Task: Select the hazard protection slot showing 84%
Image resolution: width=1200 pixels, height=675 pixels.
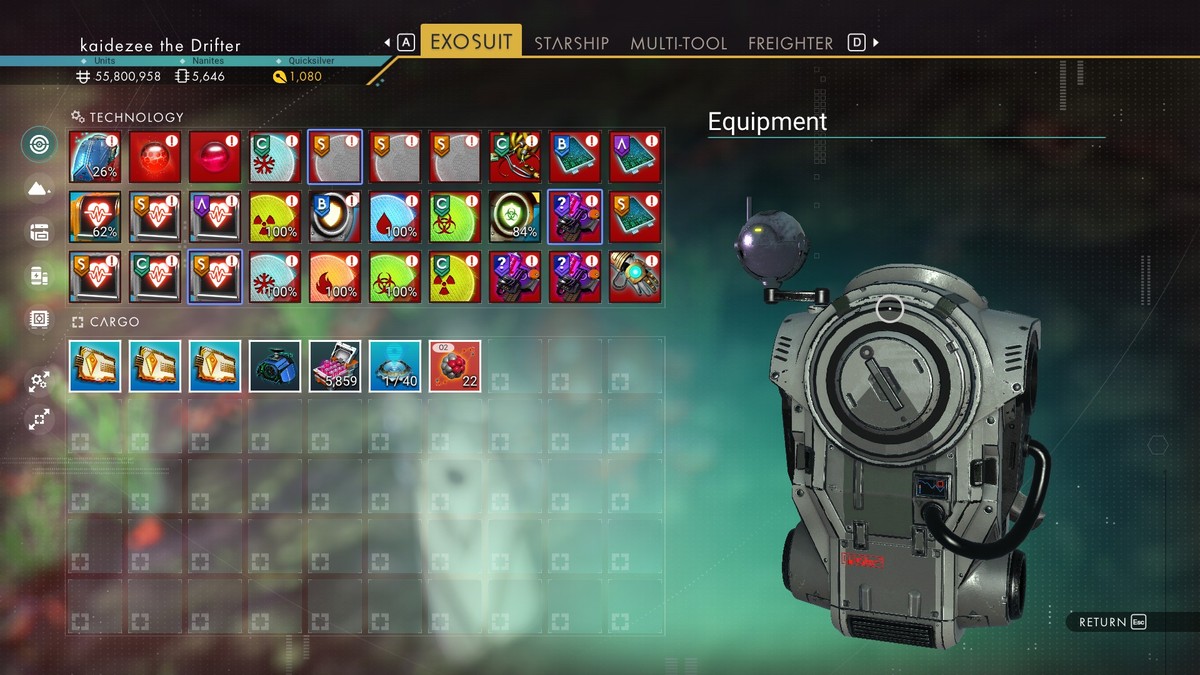Action: pyautogui.click(x=515, y=217)
